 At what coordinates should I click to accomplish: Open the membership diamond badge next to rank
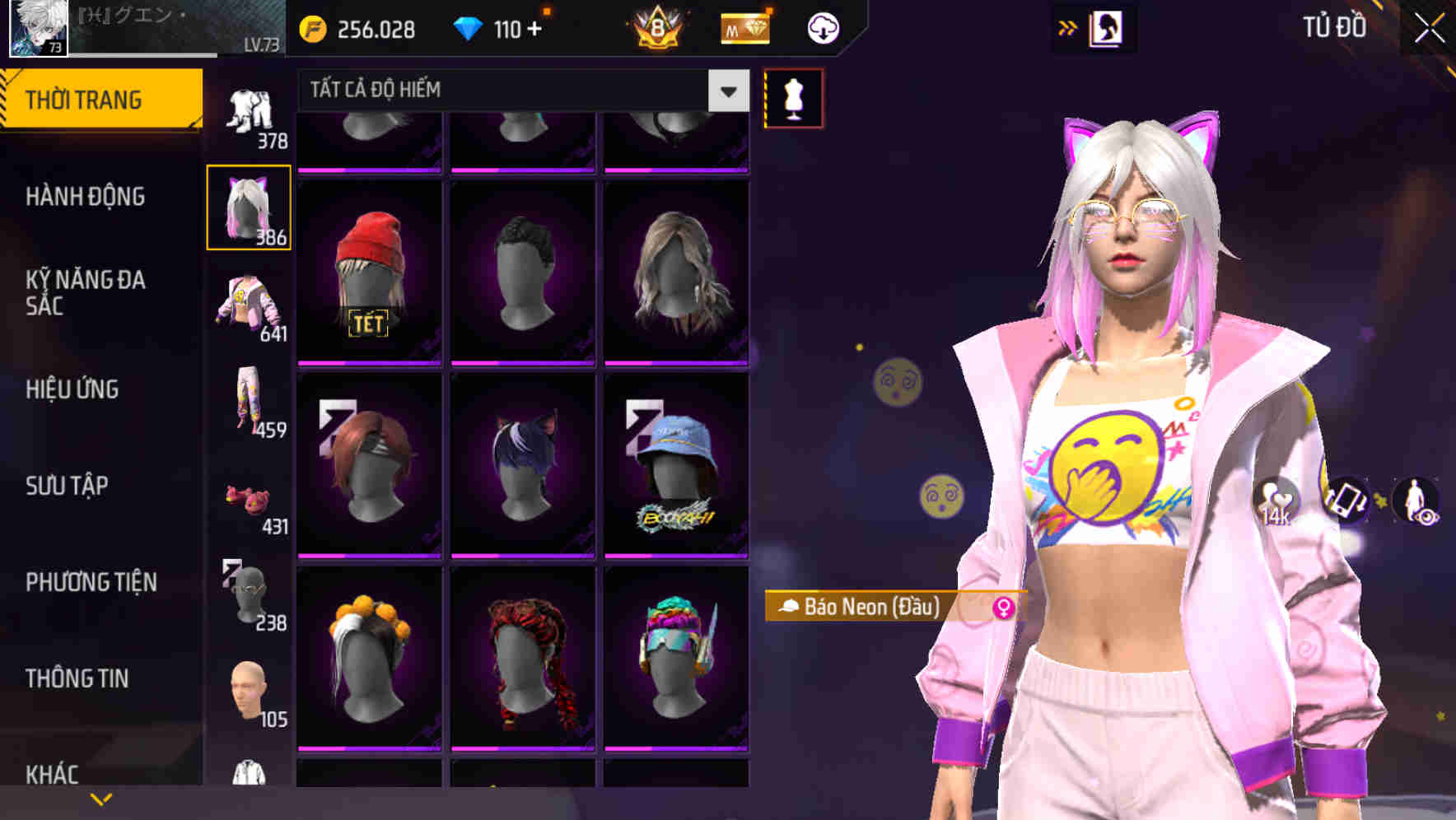pyautogui.click(x=744, y=27)
